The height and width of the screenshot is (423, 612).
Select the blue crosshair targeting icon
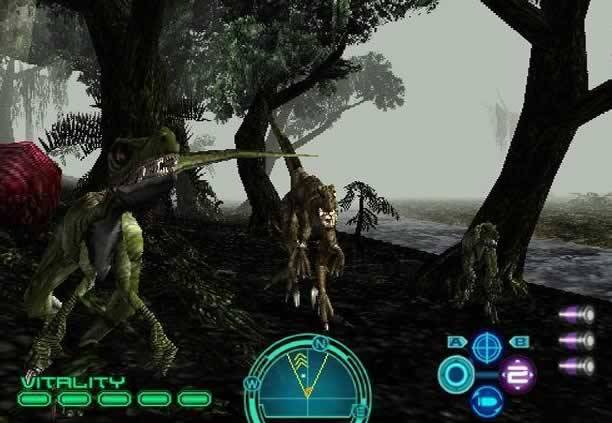486,347
